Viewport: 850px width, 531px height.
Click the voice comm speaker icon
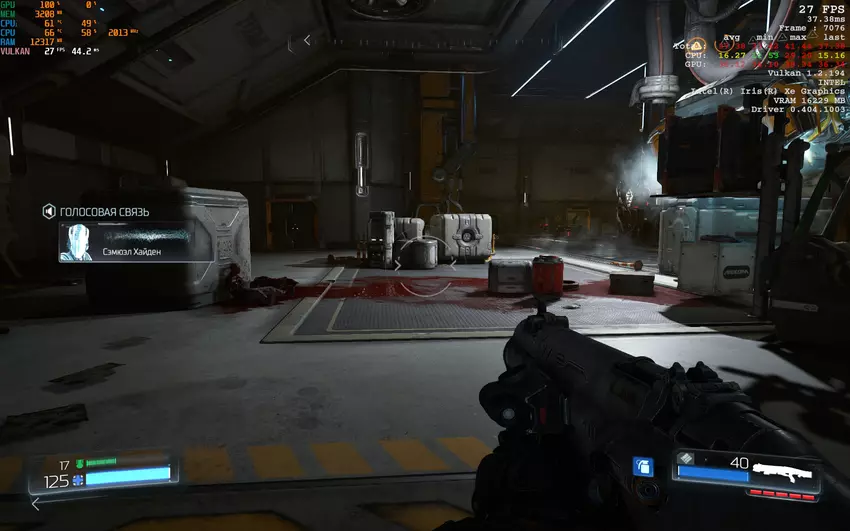pos(47,211)
